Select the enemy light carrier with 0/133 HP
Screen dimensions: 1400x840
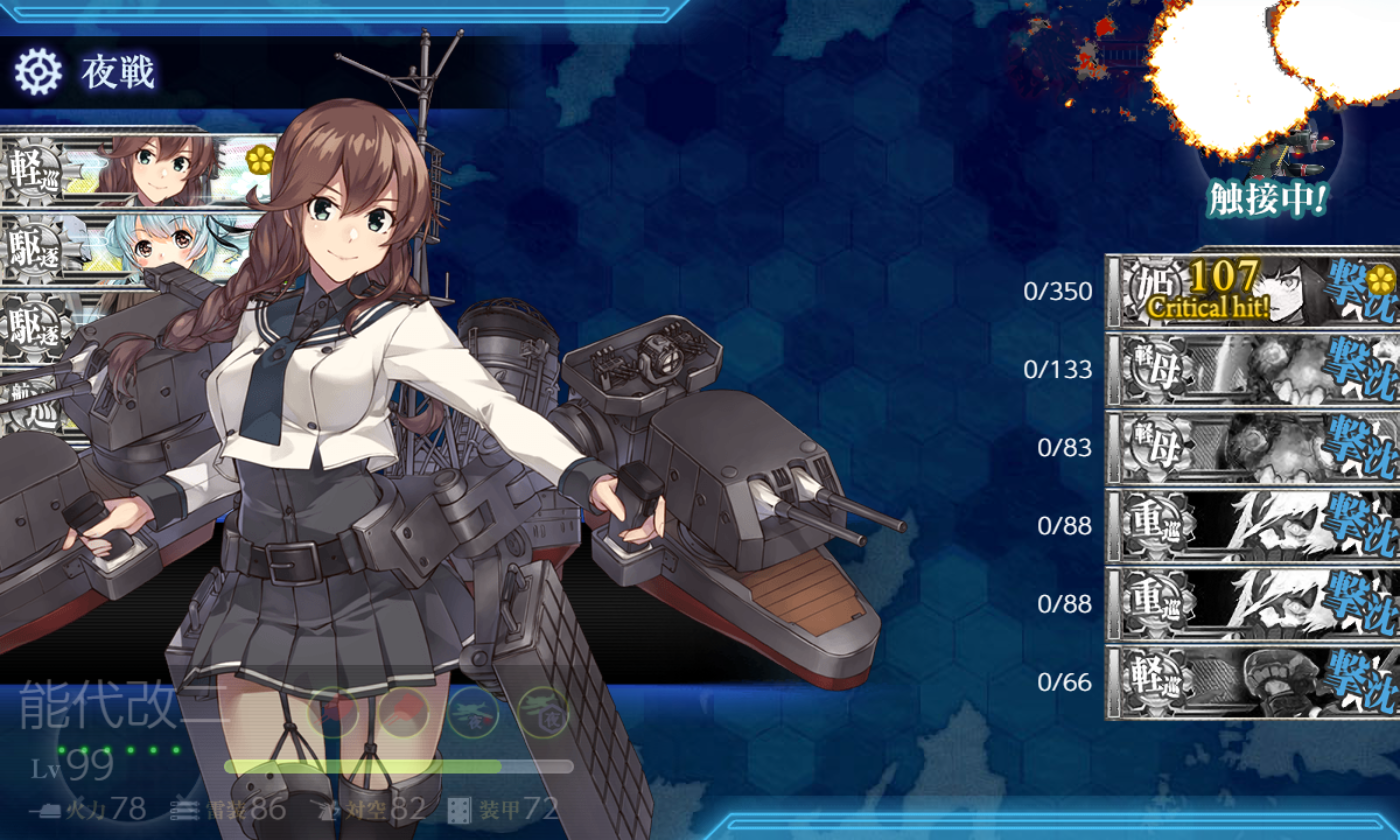pos(1252,370)
